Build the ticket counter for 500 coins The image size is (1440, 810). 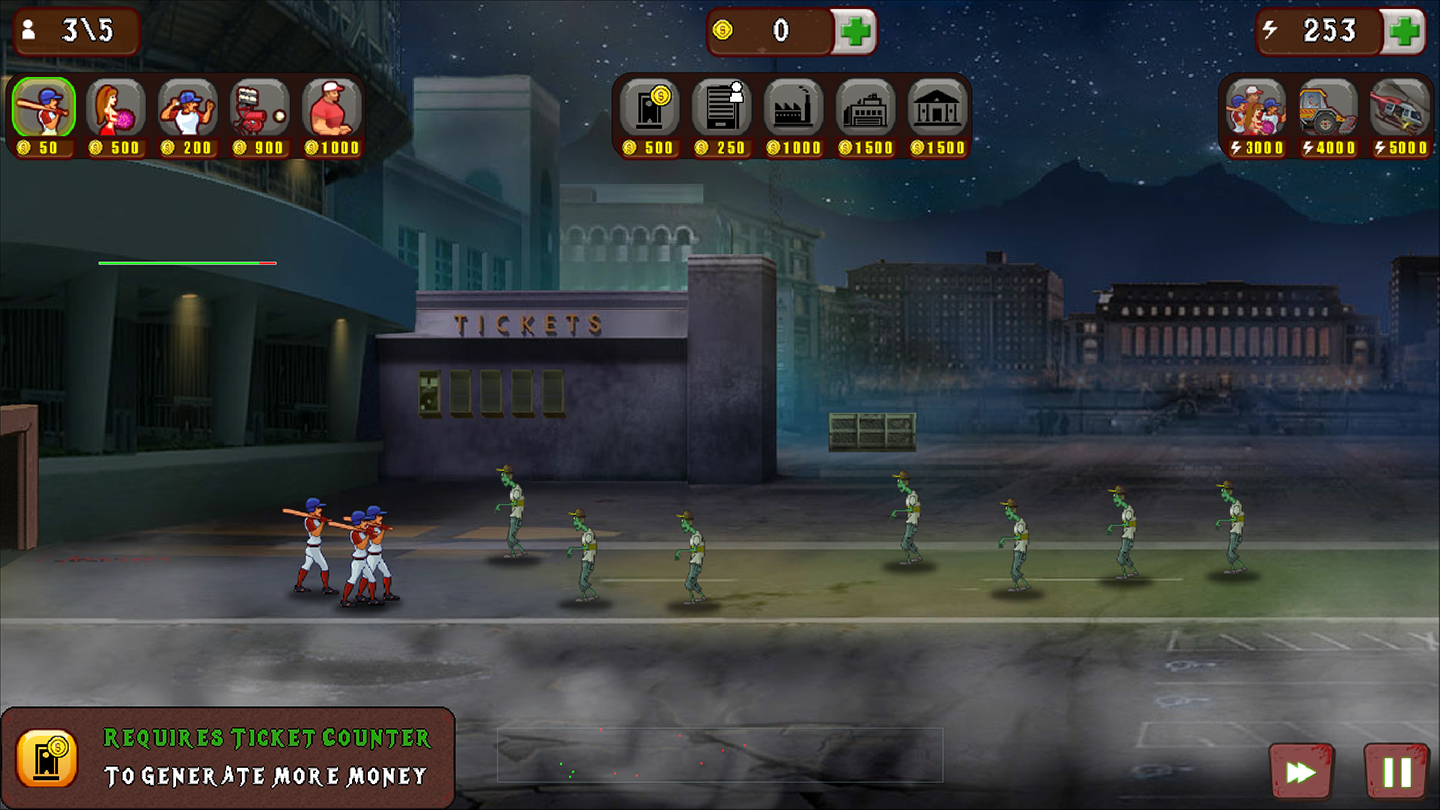649,108
